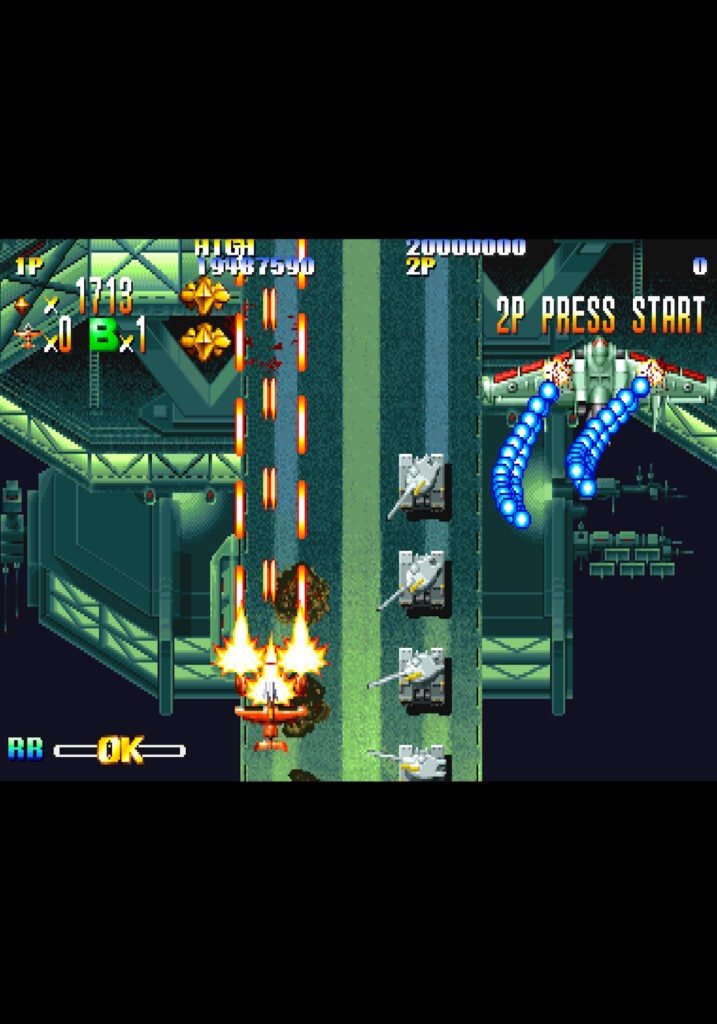Select the red plane lives icon
The width and height of the screenshot is (717, 1024).
point(27,337)
